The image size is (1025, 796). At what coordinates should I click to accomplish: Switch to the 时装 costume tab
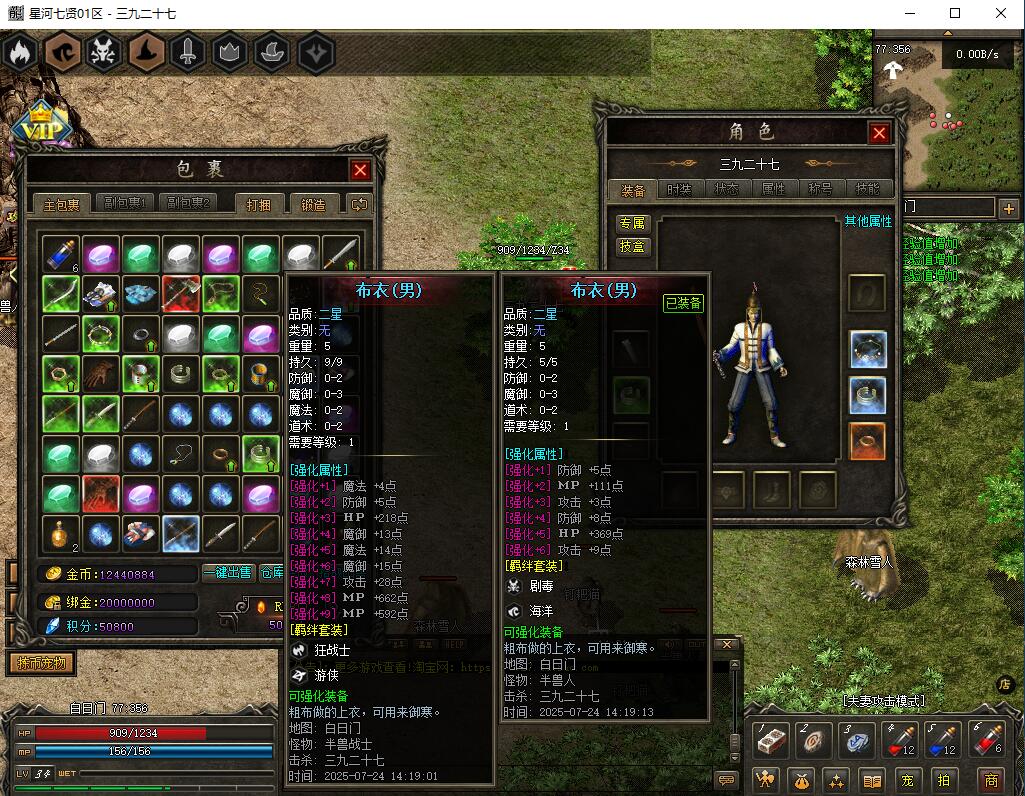(x=679, y=189)
